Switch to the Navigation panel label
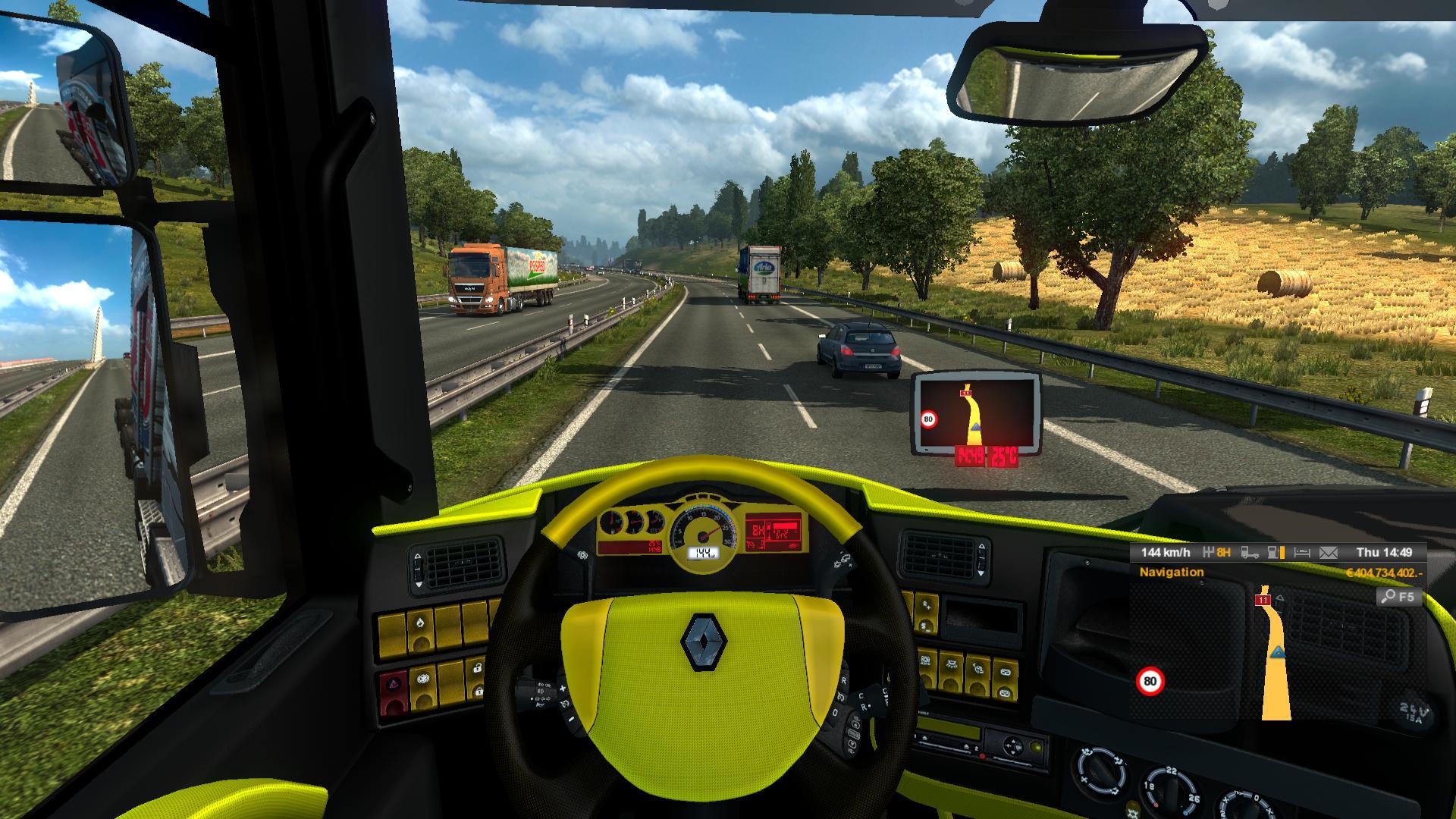1456x819 pixels. [1171, 573]
